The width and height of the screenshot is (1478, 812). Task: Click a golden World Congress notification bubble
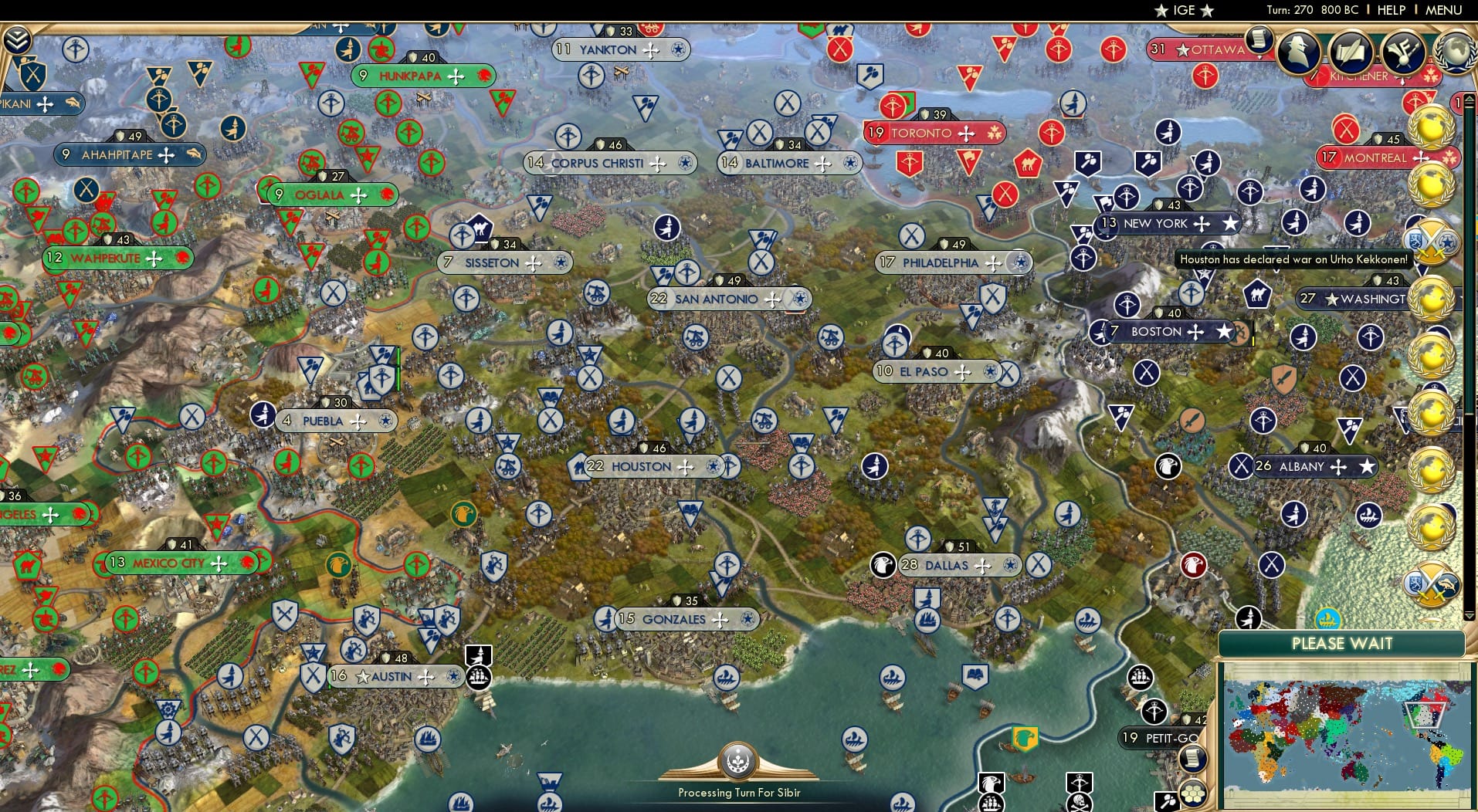(1432, 123)
